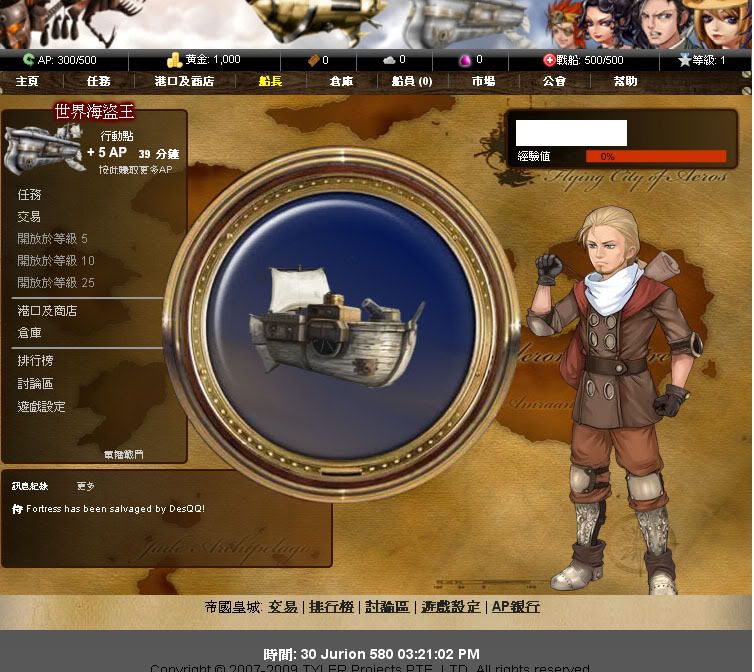Click 更多 beside the message log
Screen dimensions: 754x672
pos(86,486)
